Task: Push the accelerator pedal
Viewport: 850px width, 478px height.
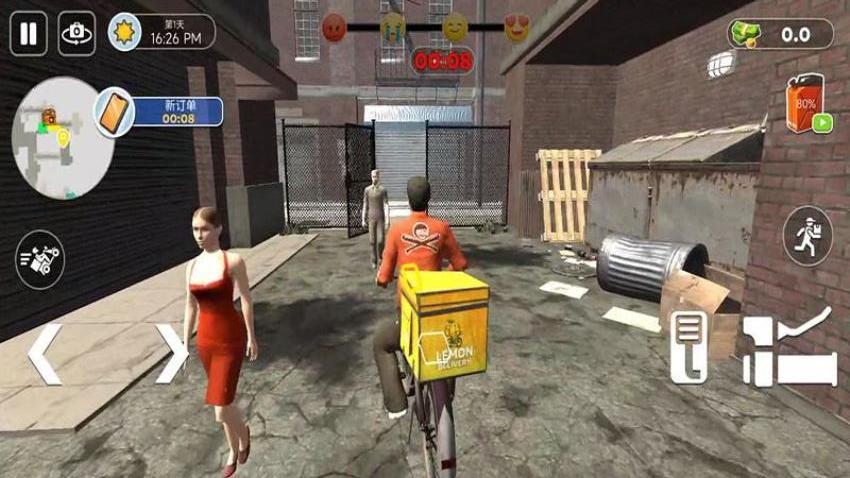Action: point(790,350)
